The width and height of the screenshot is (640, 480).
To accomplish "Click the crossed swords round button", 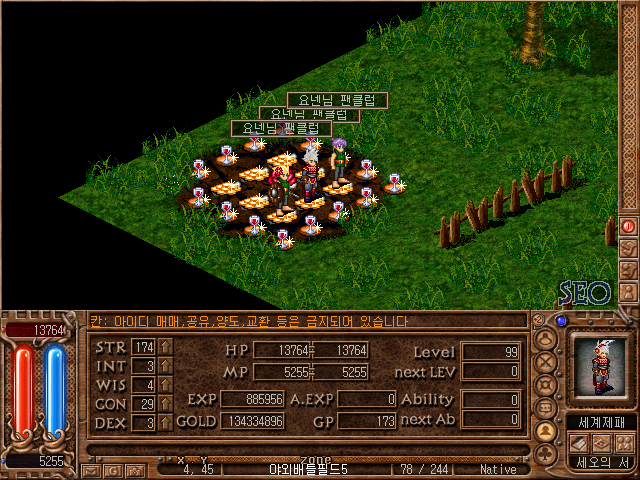I will click(x=546, y=362).
